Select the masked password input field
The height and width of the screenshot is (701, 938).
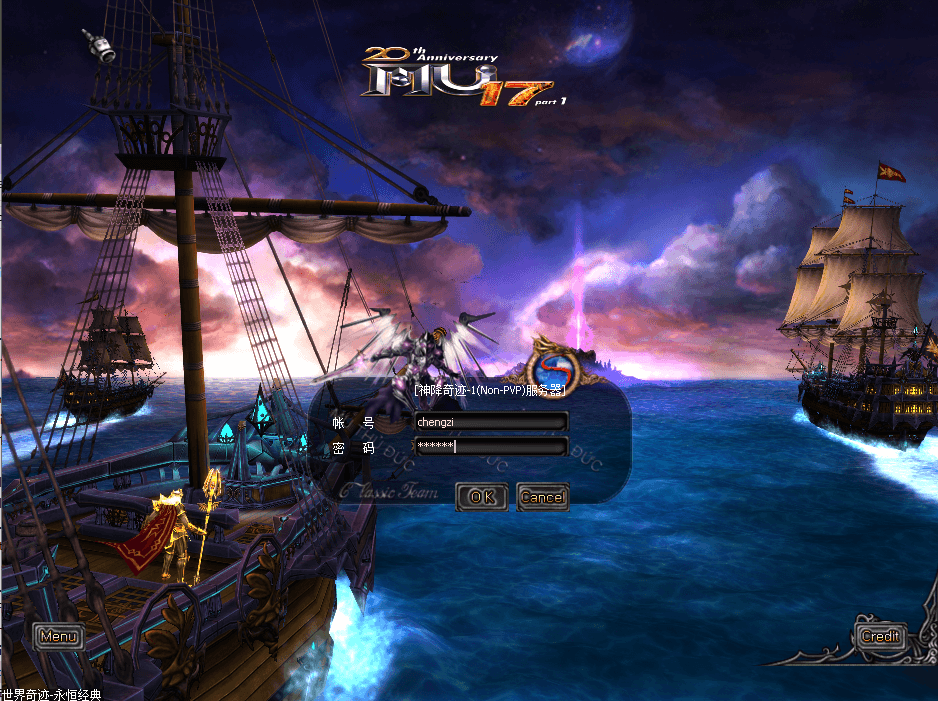point(490,446)
